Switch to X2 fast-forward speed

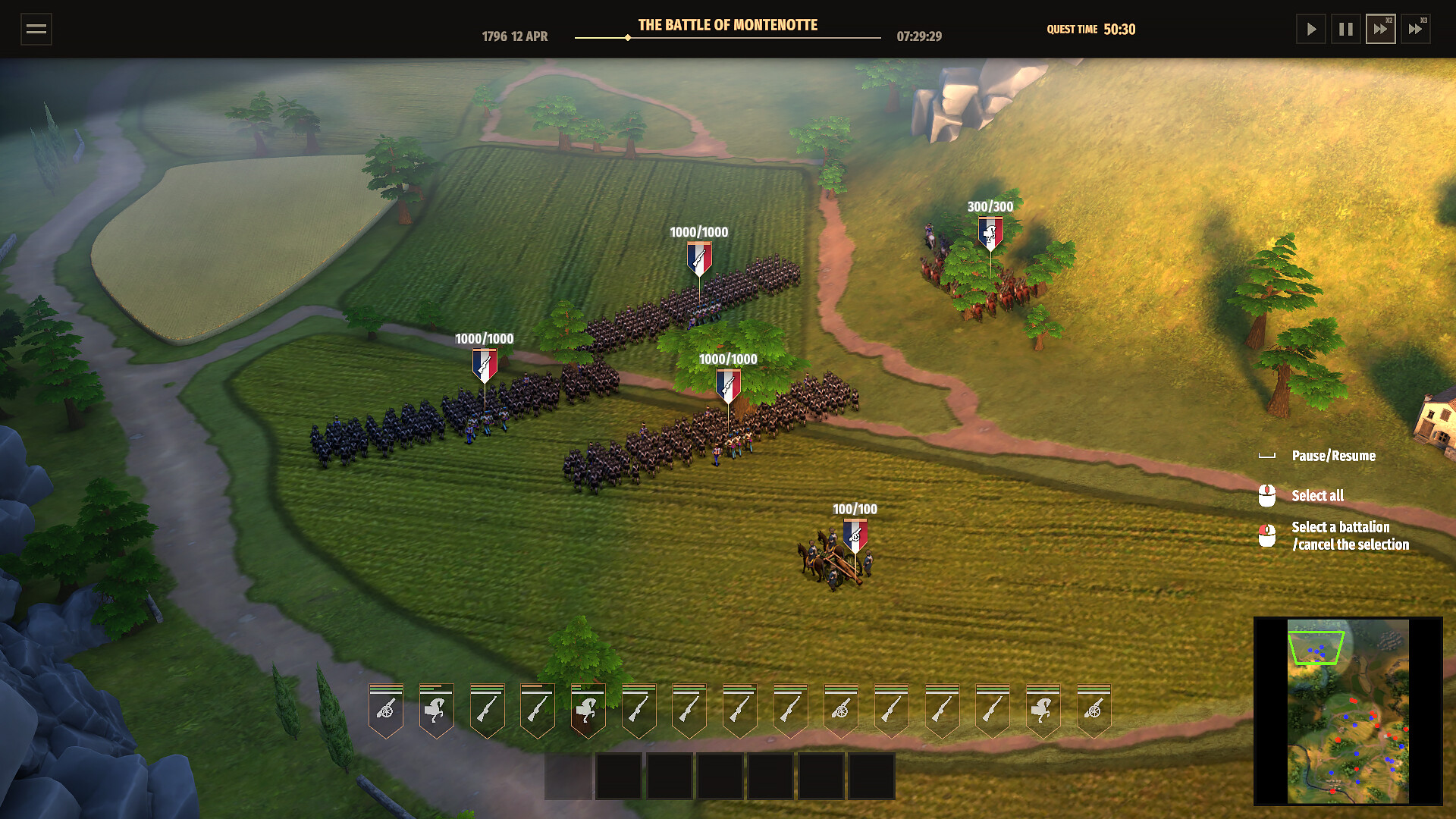pyautogui.click(x=1380, y=30)
